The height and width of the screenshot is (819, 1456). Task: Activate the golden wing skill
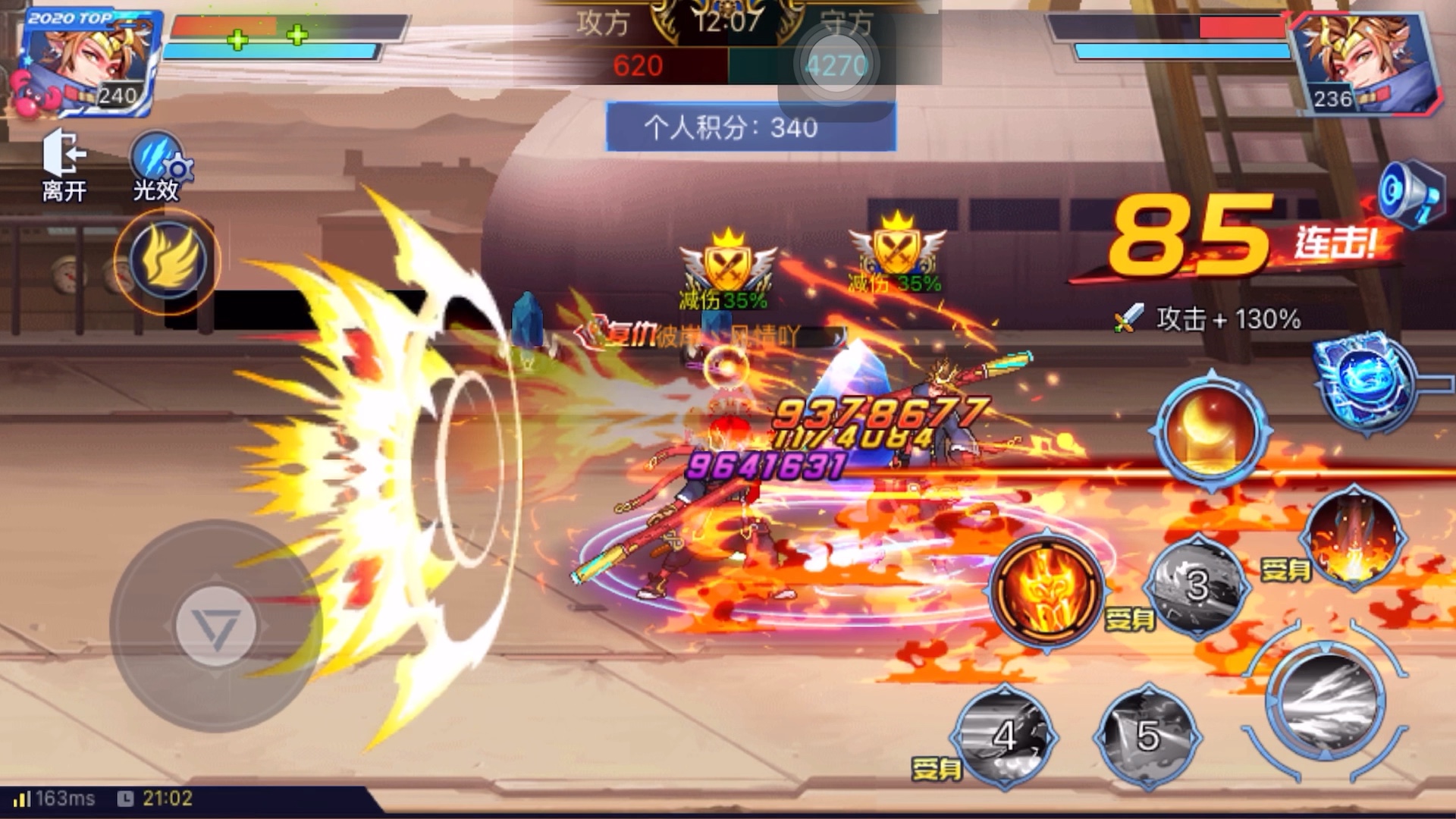point(168,262)
